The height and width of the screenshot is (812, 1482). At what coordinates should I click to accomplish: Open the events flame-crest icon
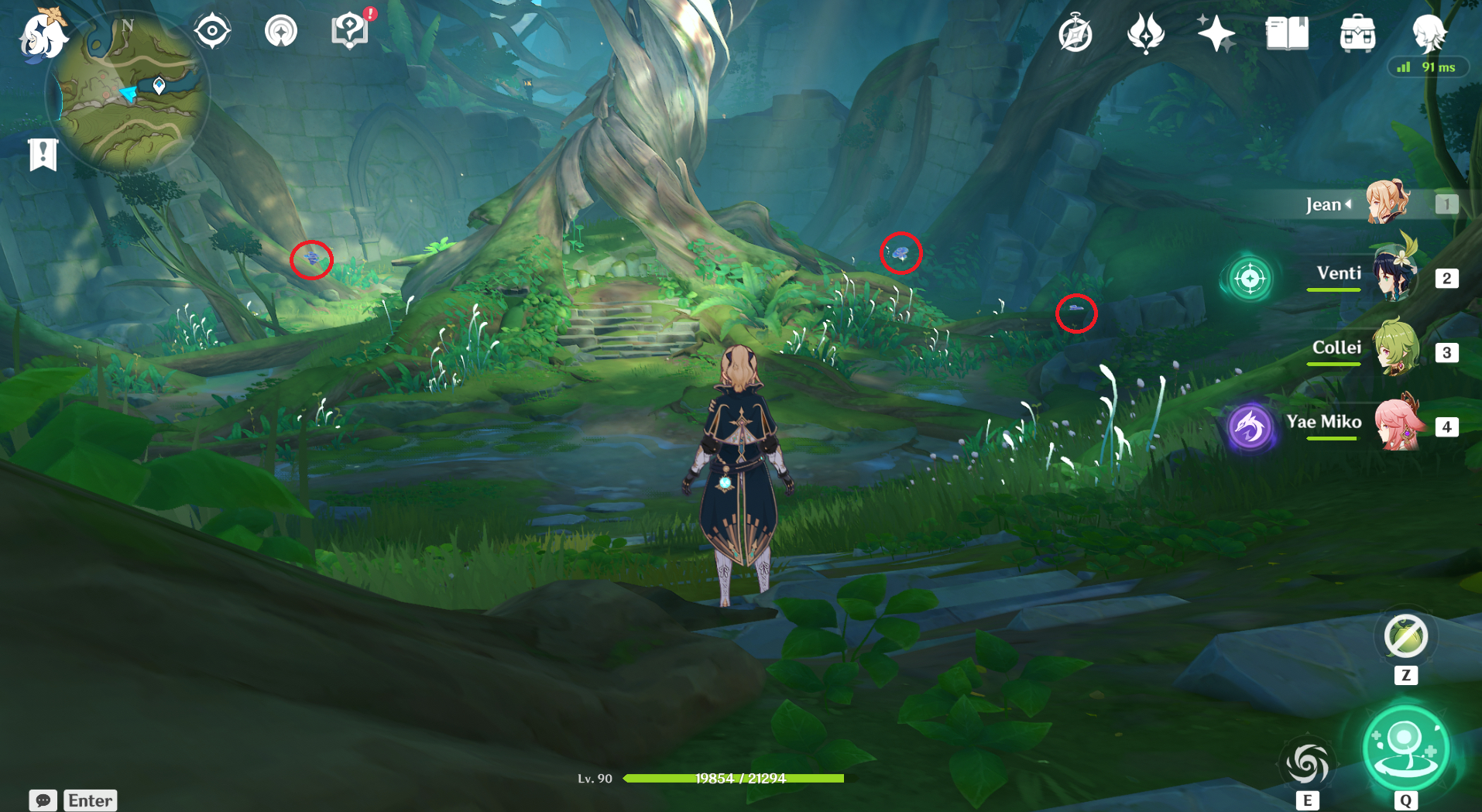1146,33
